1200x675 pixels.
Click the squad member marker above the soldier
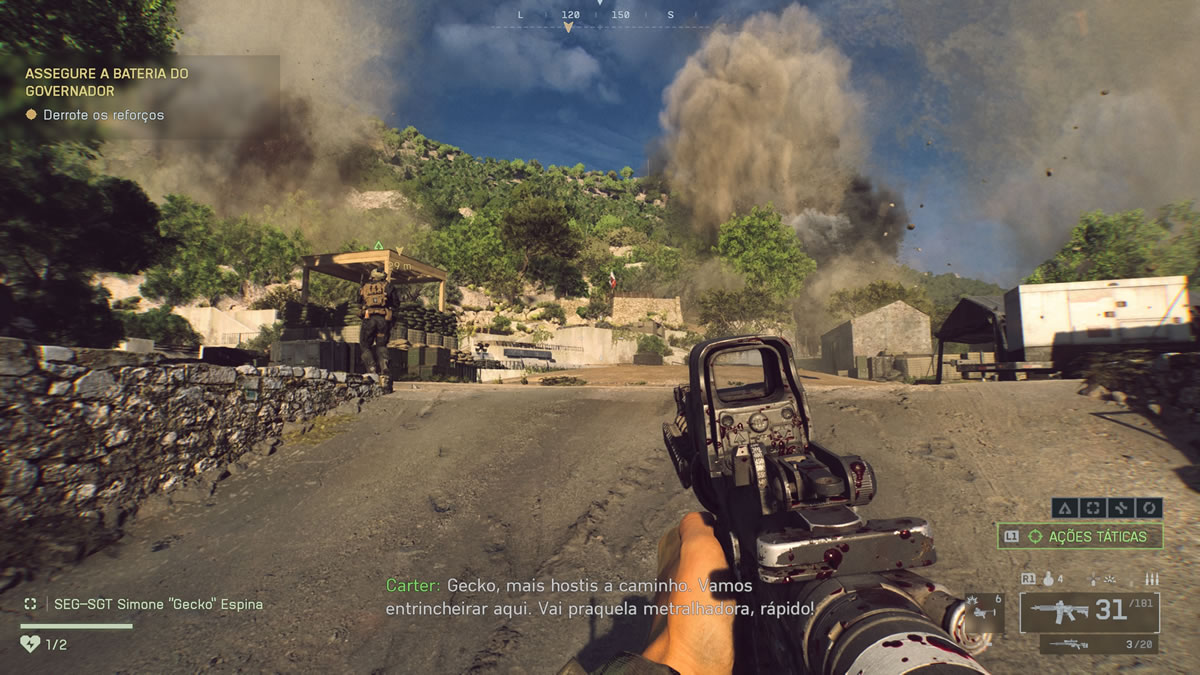(x=378, y=246)
